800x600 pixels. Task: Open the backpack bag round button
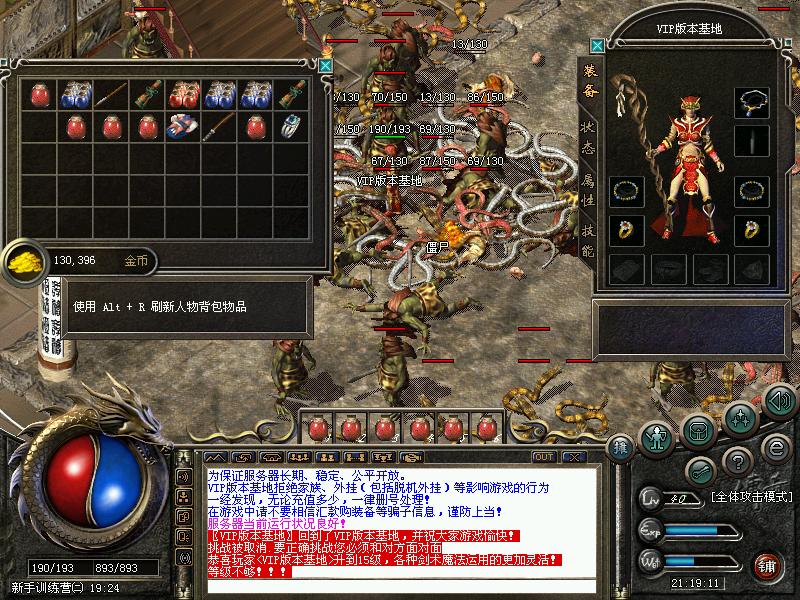click(x=699, y=428)
